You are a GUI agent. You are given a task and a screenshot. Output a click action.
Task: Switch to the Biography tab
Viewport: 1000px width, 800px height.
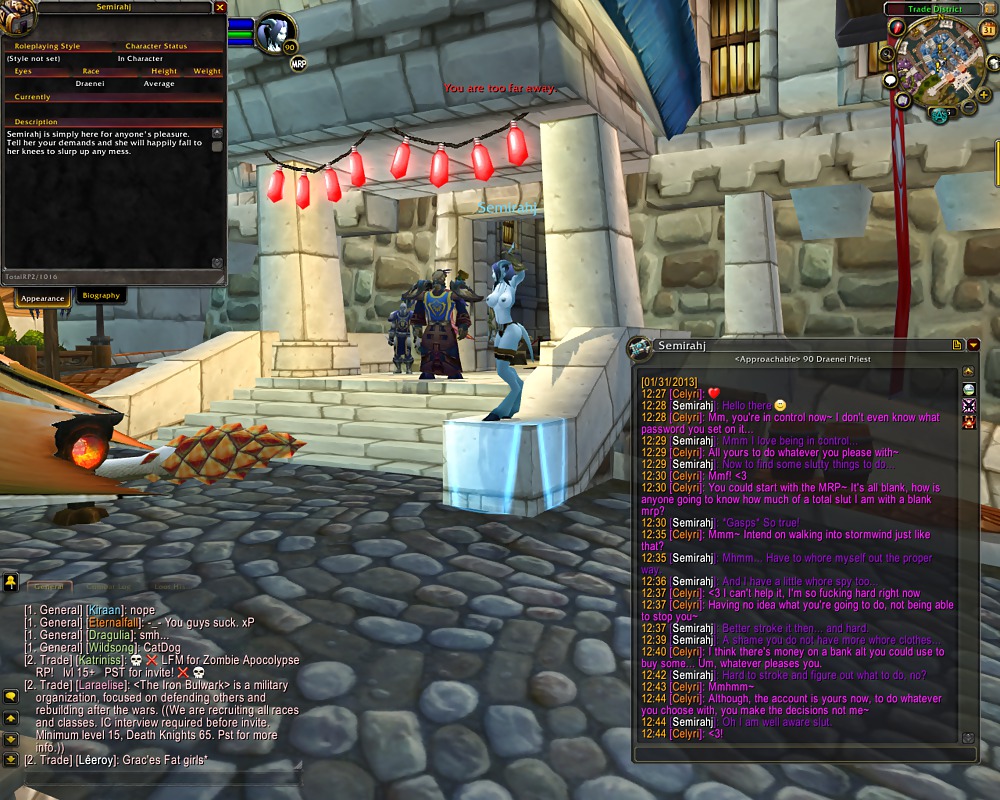[101, 296]
